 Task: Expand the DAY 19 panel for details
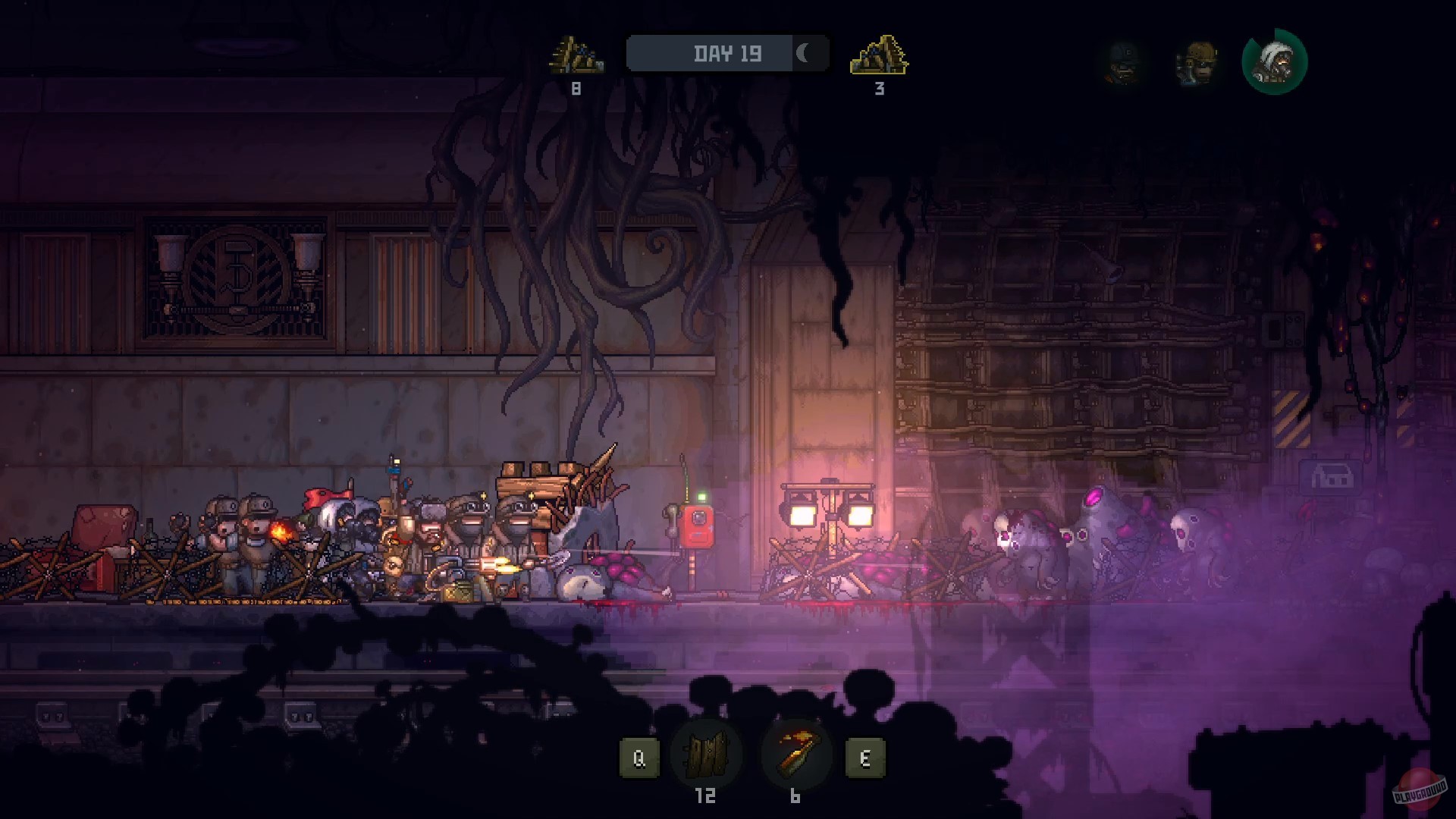click(726, 53)
